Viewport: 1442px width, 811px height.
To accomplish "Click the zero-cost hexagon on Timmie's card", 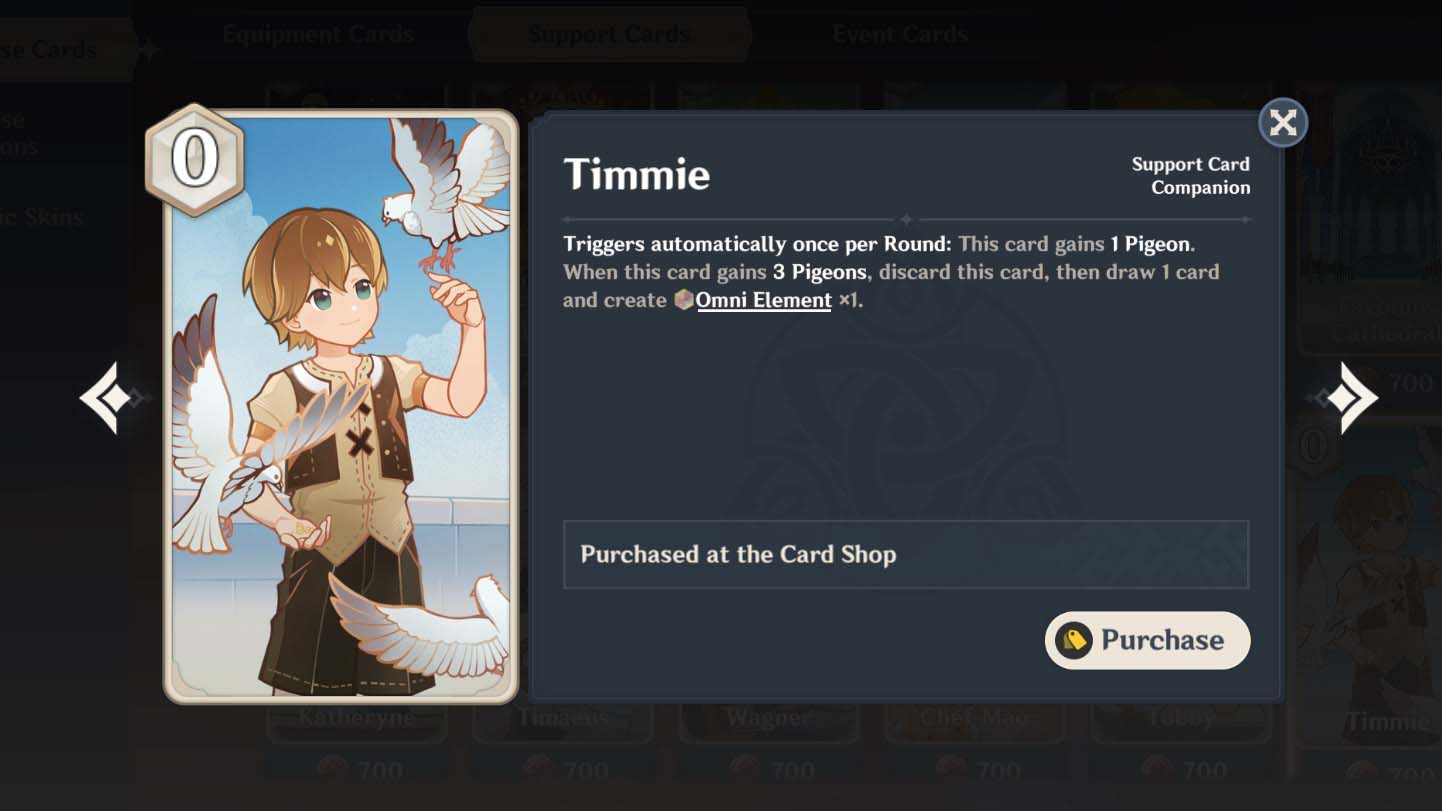I will (196, 157).
